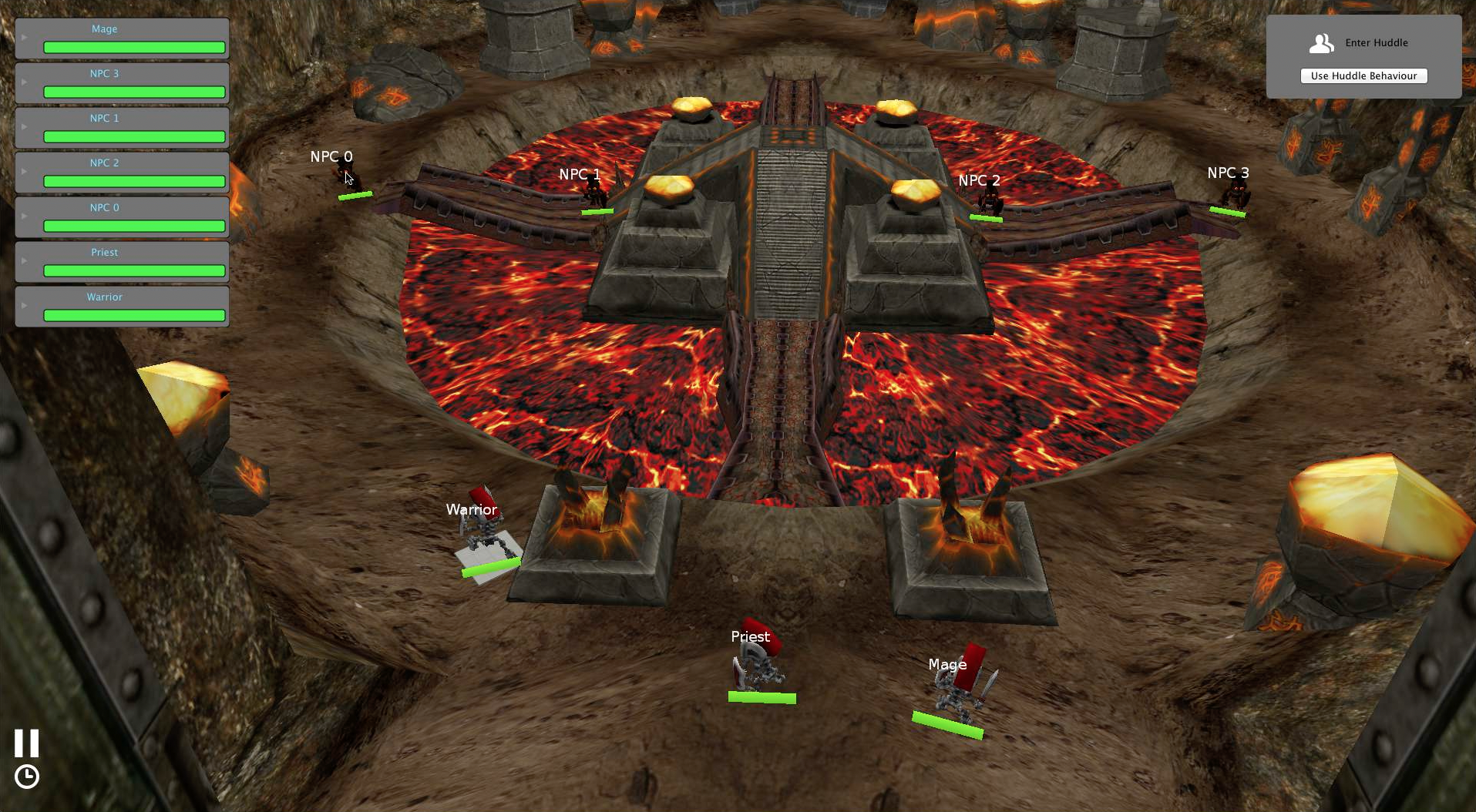Image resolution: width=1476 pixels, height=812 pixels.
Task: Enter Huddle using the people icon
Action: [1321, 43]
